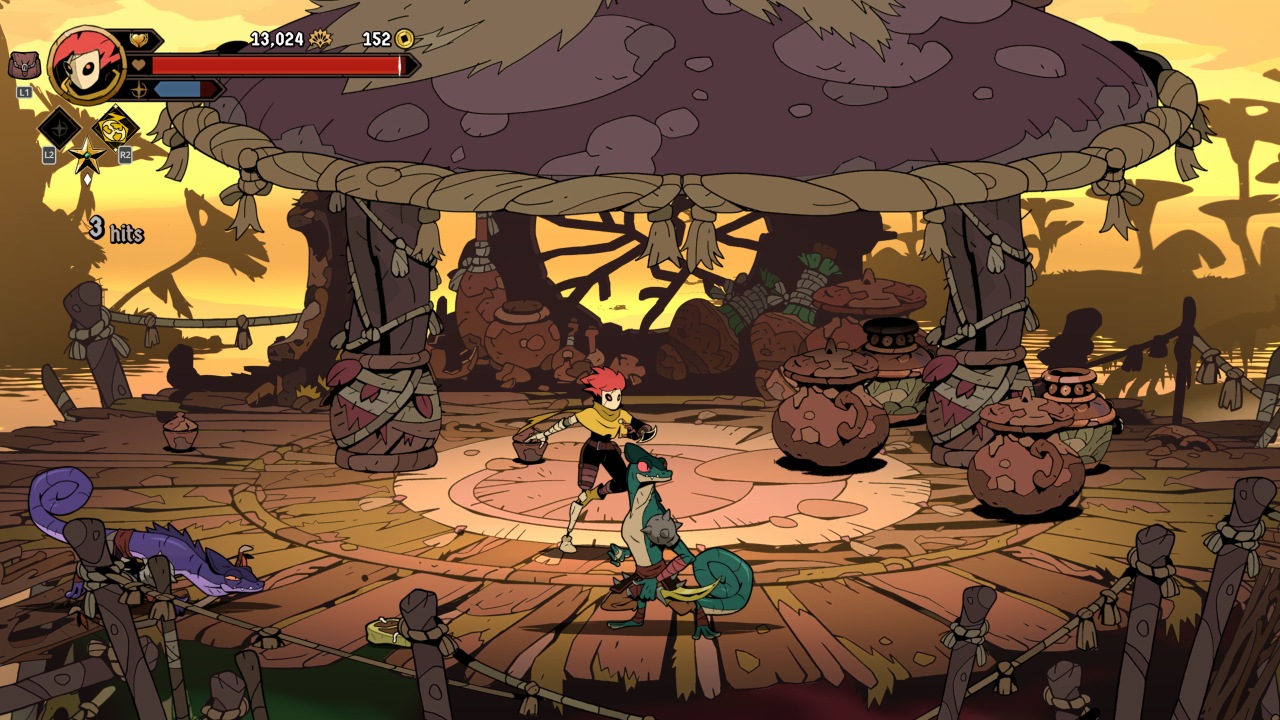Choose the gold star shuriken icon
1280x720 pixels.
[x=87, y=156]
